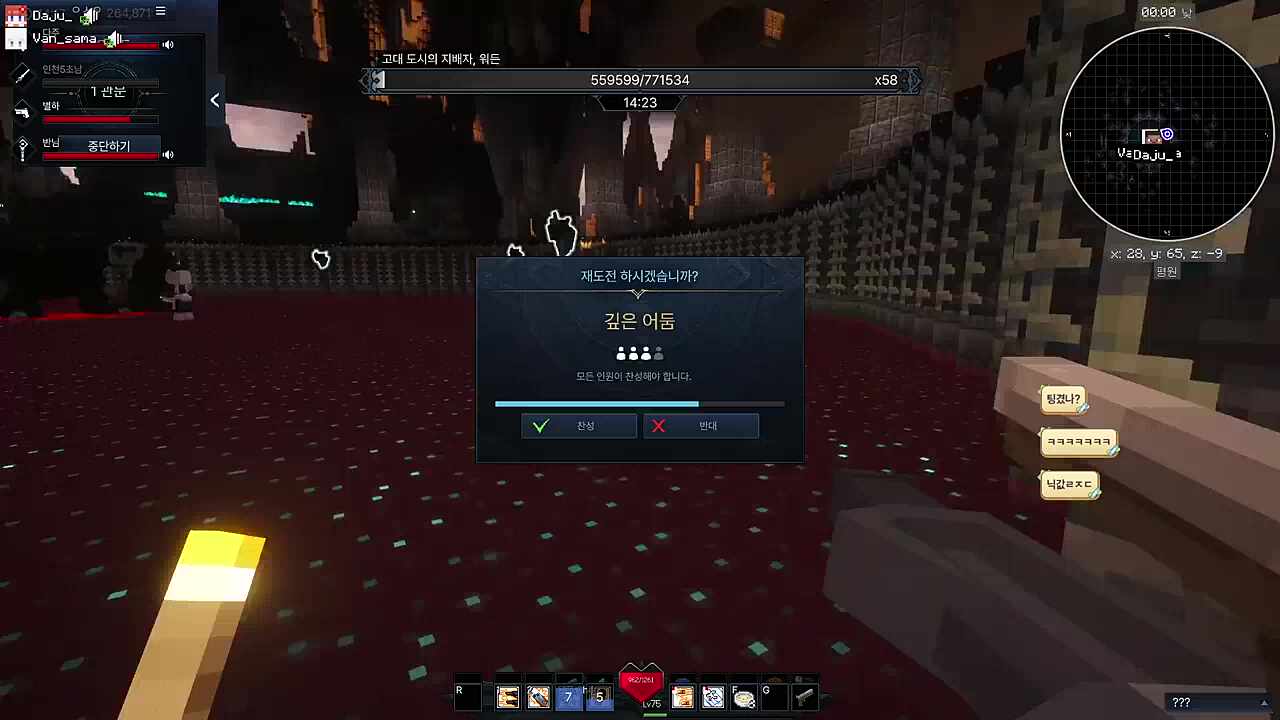This screenshot has width=1280, height=720.
Task: Click Daju_'s avatar head icon
Action: point(15,14)
